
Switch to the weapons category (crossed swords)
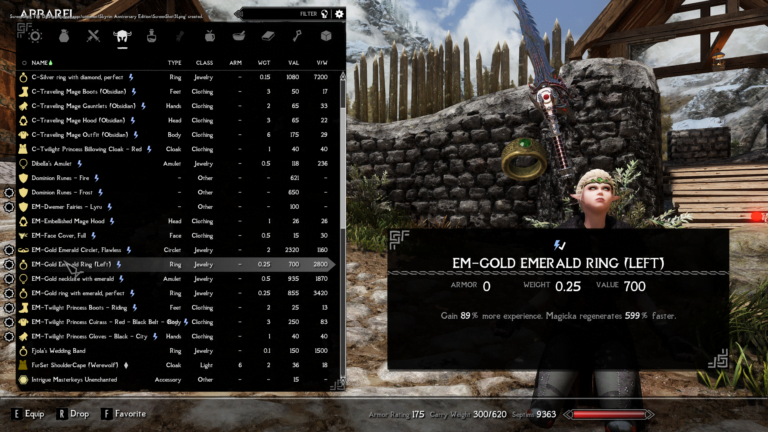93,36
